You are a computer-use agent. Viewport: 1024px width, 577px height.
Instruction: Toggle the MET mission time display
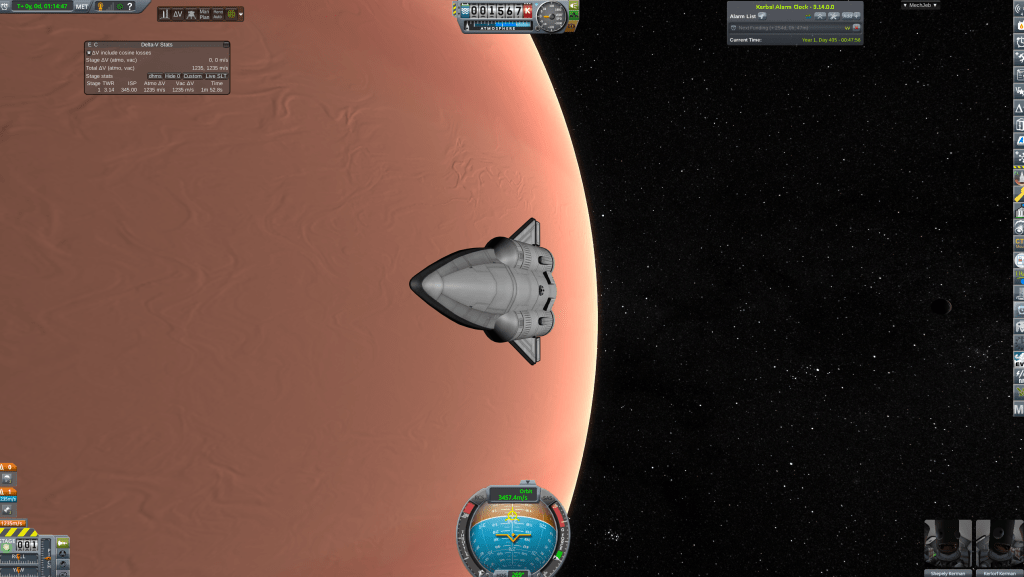(x=82, y=6)
